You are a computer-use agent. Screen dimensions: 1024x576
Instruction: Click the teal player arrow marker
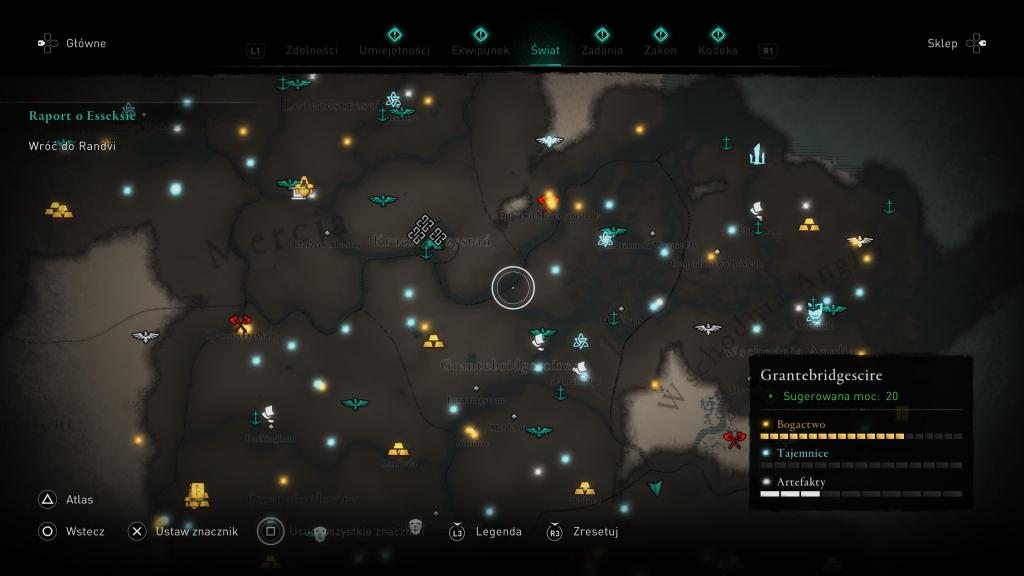pos(655,488)
